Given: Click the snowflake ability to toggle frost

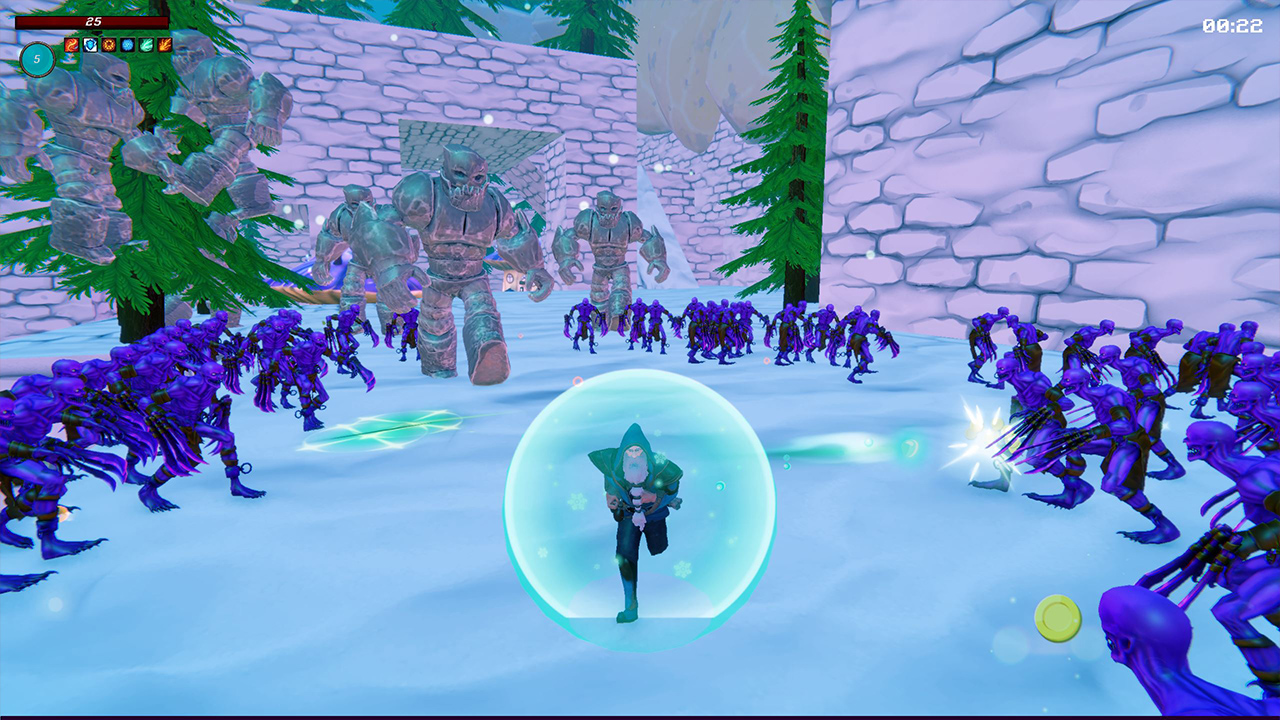Looking at the screenshot, I should pos(126,45).
